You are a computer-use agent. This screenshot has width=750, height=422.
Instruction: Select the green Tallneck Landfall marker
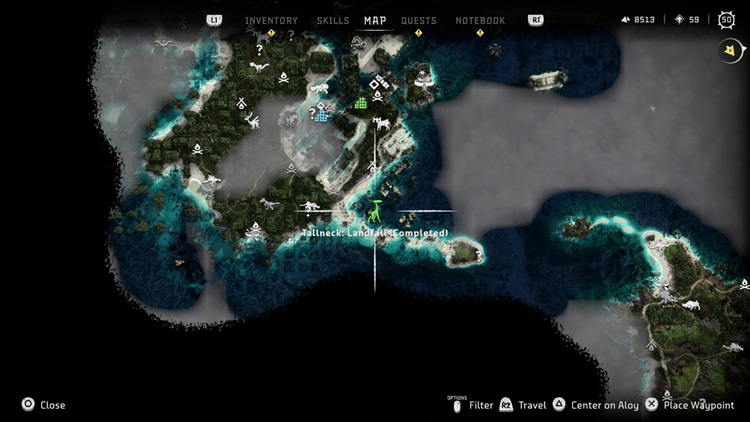pyautogui.click(x=375, y=211)
